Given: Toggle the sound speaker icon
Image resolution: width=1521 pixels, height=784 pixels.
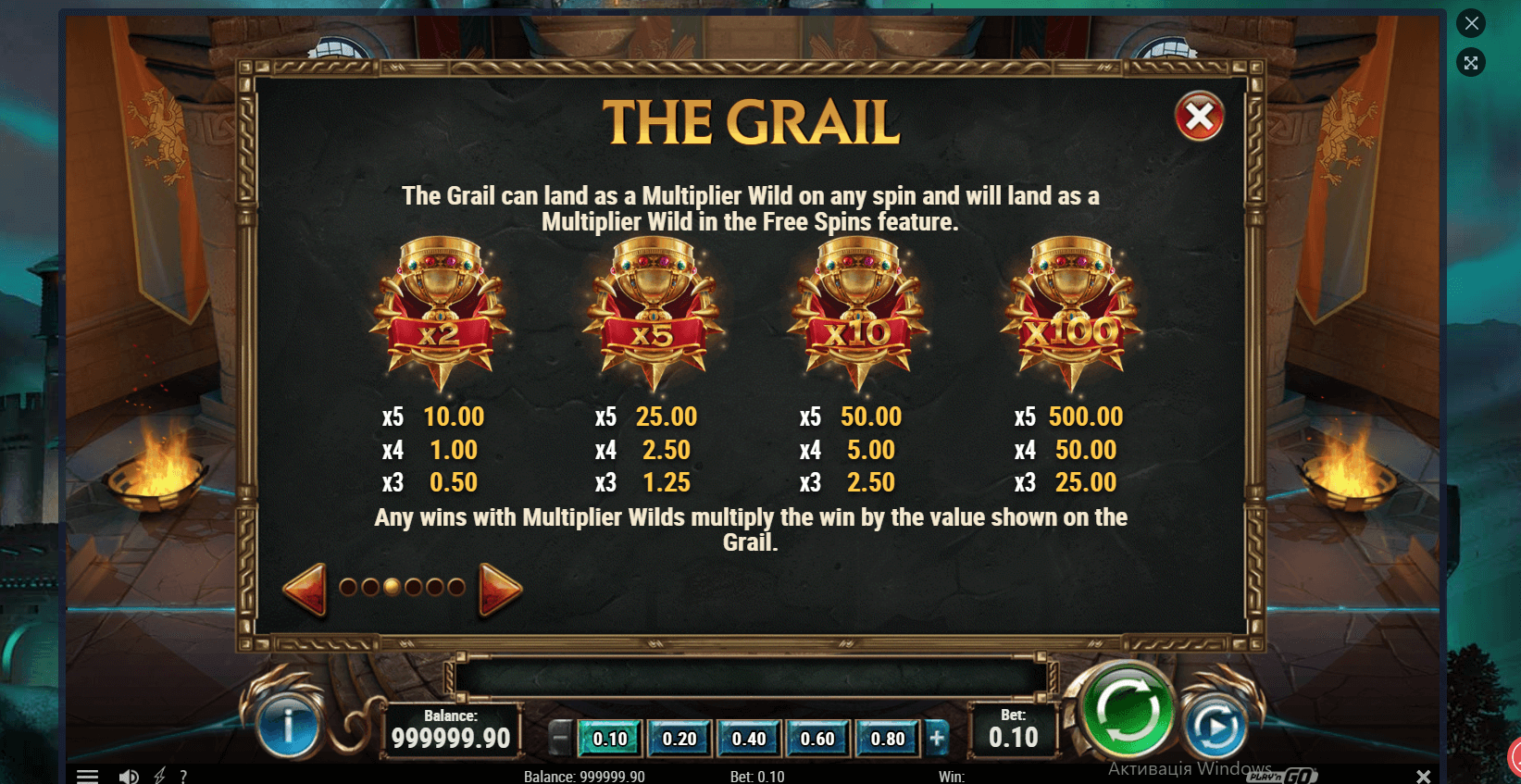Looking at the screenshot, I should point(129,776).
